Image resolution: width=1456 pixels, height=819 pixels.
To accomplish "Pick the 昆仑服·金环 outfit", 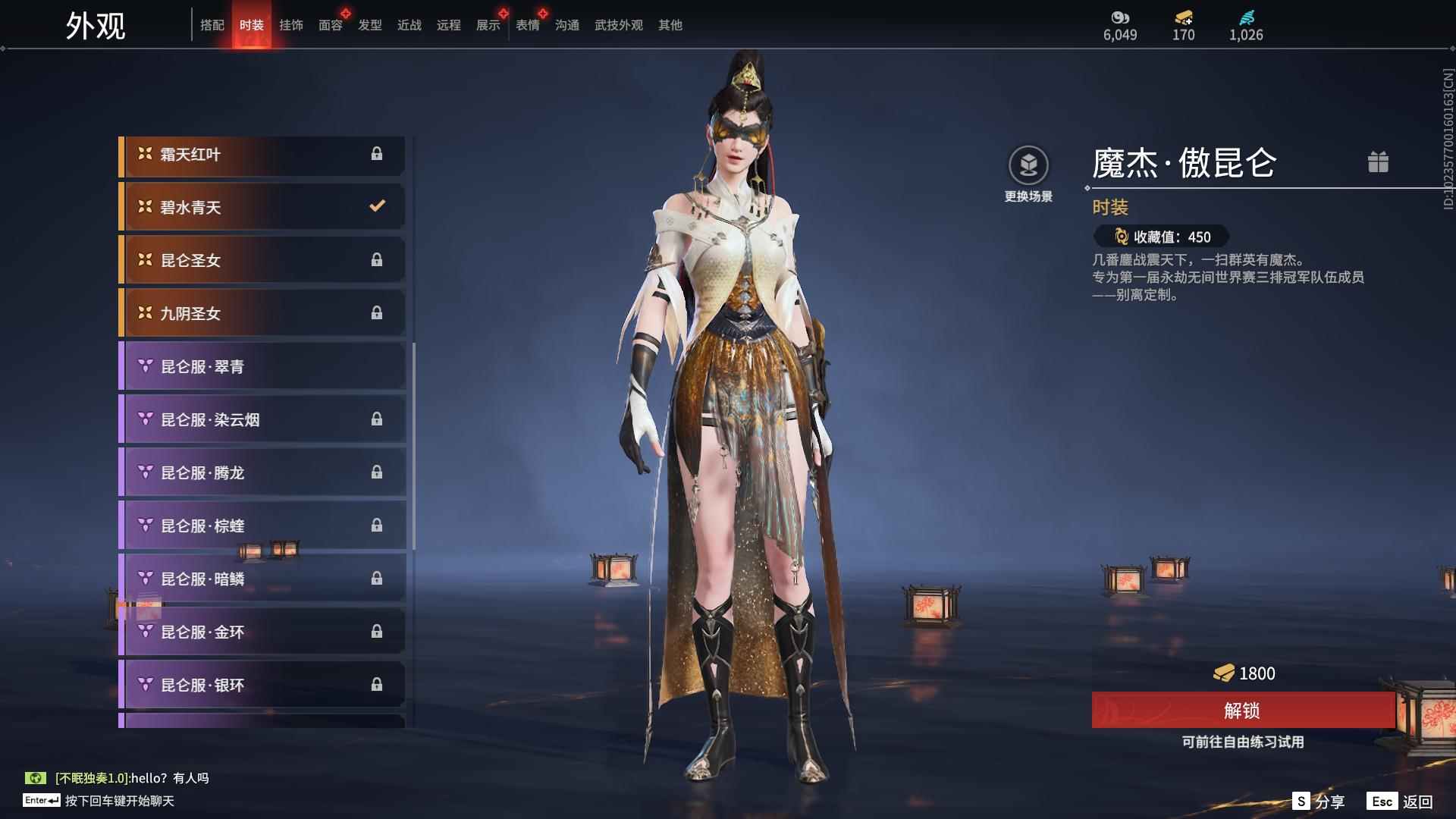I will coord(262,632).
